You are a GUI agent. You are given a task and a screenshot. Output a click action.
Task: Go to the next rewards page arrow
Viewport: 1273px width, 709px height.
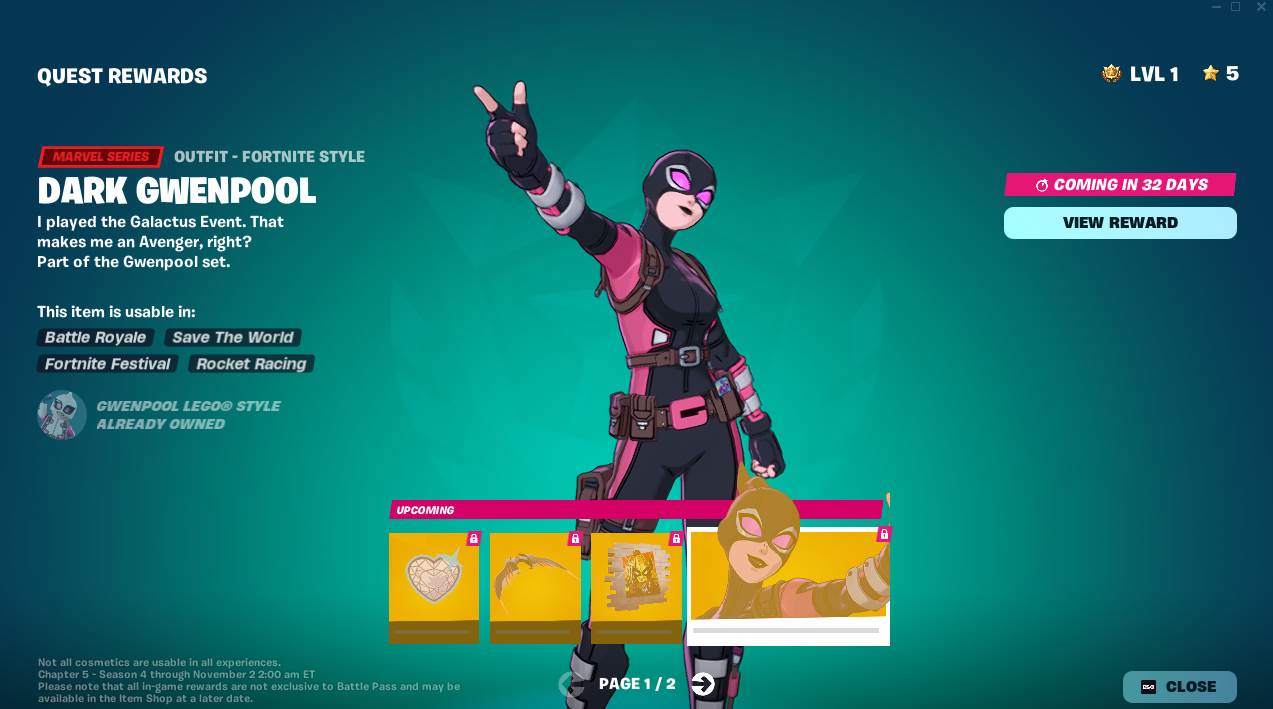(x=703, y=684)
